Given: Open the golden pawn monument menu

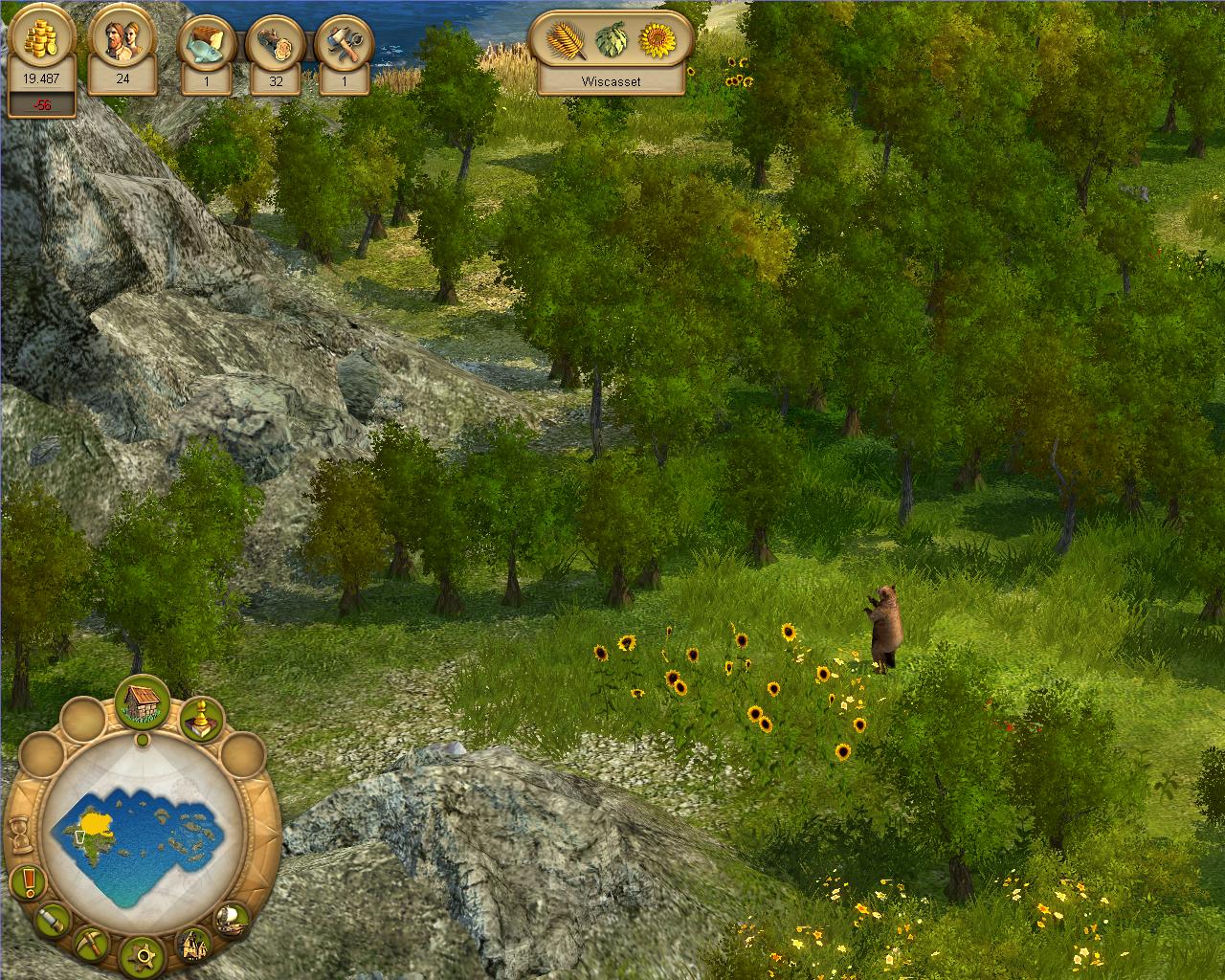Looking at the screenshot, I should tap(201, 720).
